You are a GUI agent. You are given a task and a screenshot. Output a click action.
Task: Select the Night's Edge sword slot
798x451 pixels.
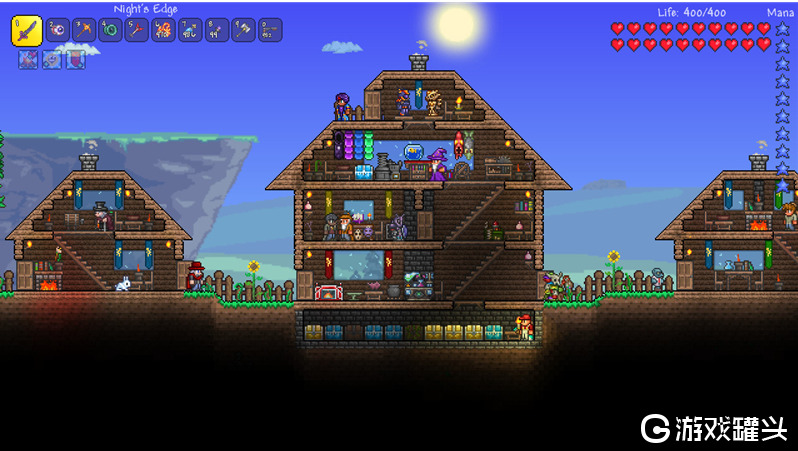click(26, 30)
